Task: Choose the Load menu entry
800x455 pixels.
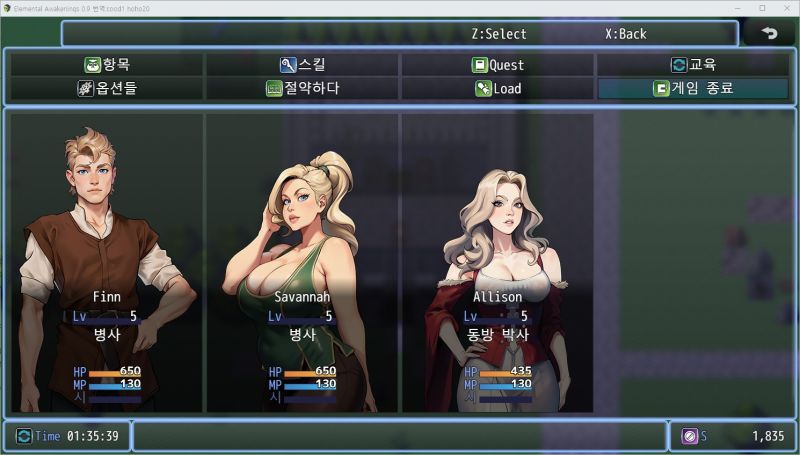Action: pos(498,88)
